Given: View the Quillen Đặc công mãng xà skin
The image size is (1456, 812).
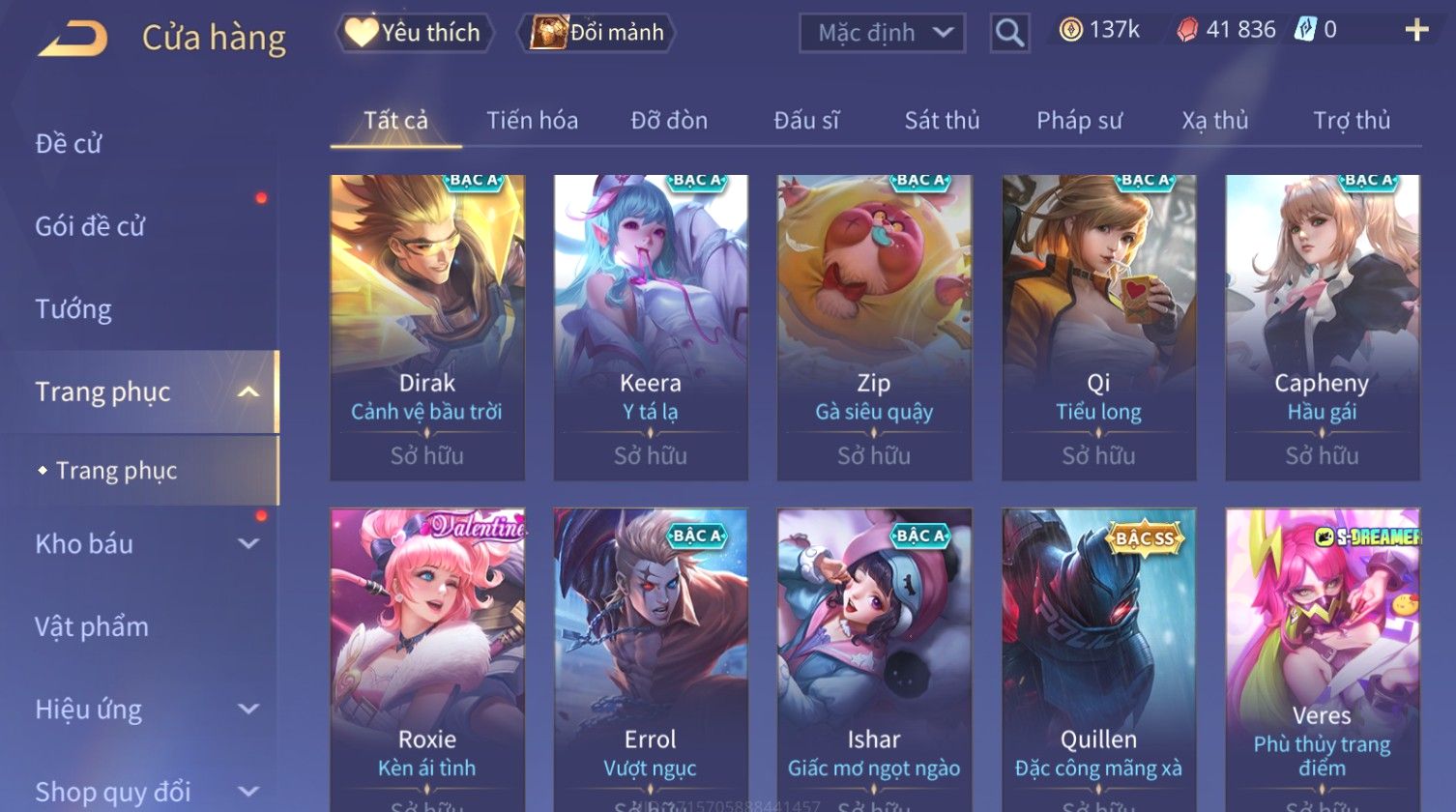Looking at the screenshot, I should pyautogui.click(x=1098, y=657).
